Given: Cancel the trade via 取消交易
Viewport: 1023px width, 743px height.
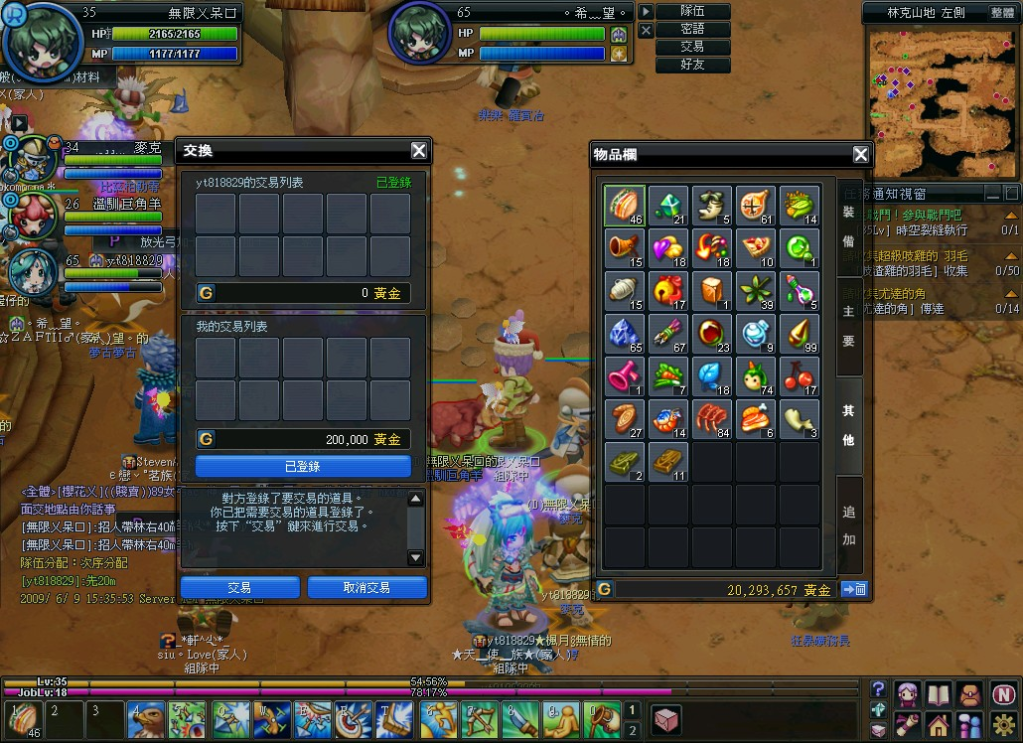Looking at the screenshot, I should click(367, 588).
